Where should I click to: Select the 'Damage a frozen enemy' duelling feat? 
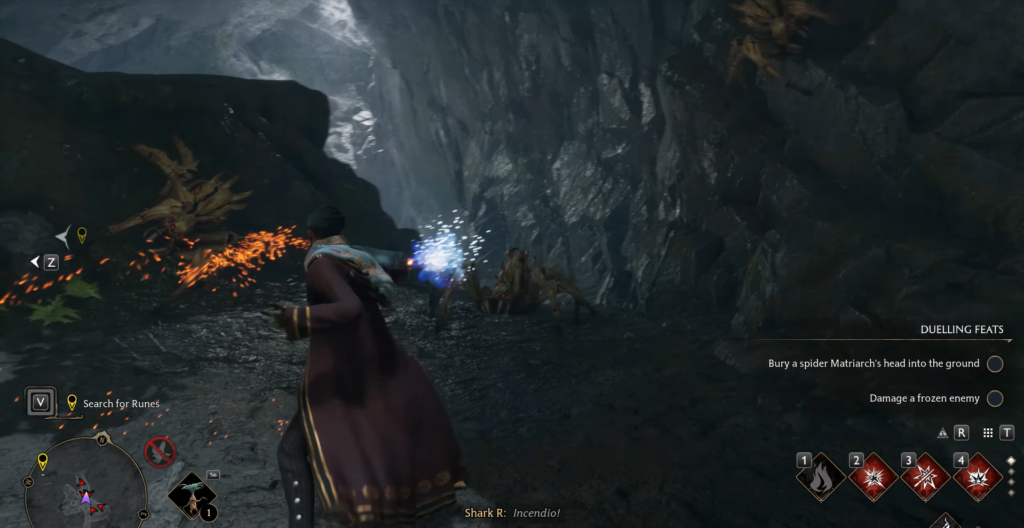click(924, 398)
